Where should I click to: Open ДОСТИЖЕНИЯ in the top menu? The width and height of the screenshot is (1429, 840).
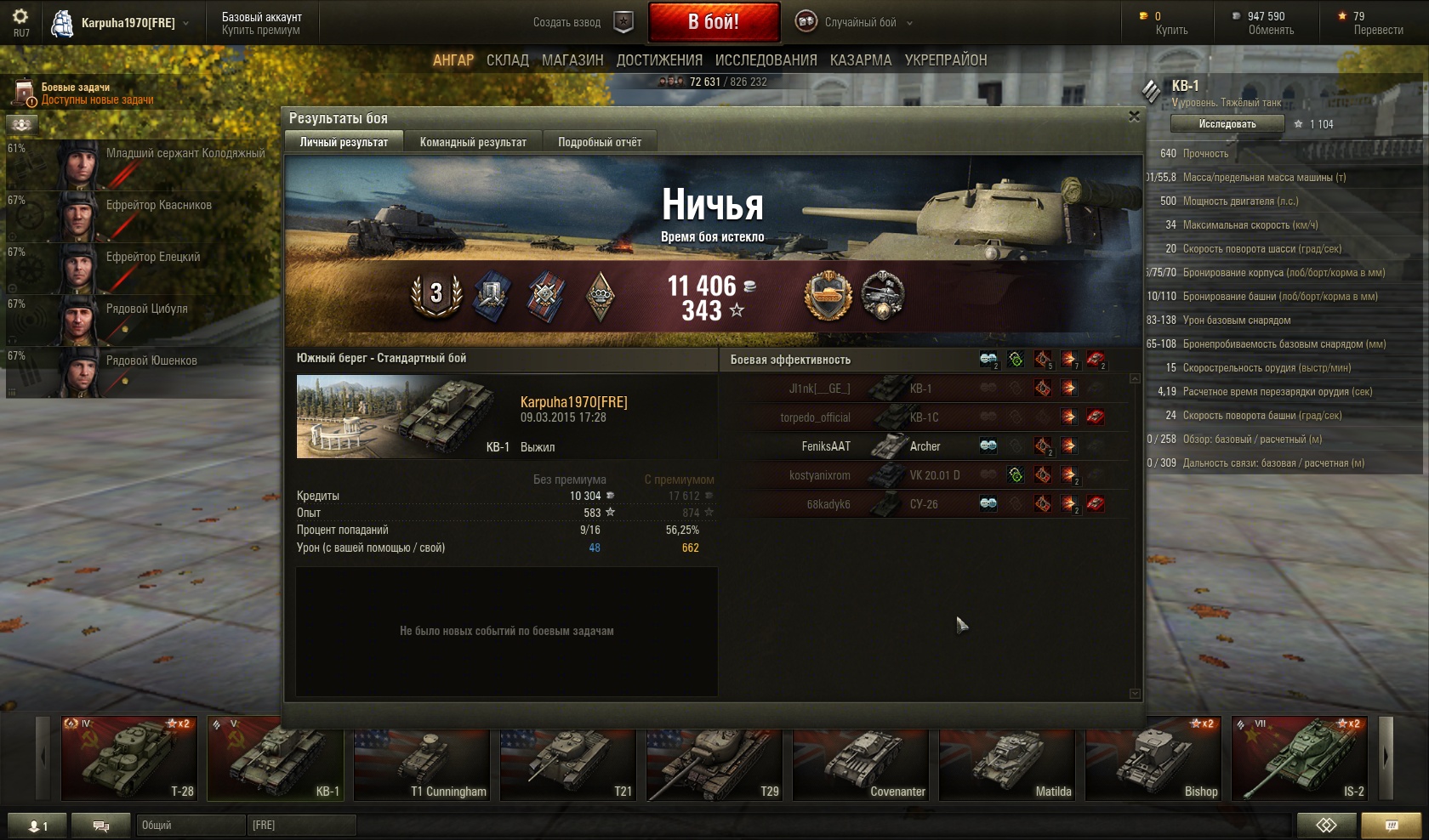tap(659, 60)
